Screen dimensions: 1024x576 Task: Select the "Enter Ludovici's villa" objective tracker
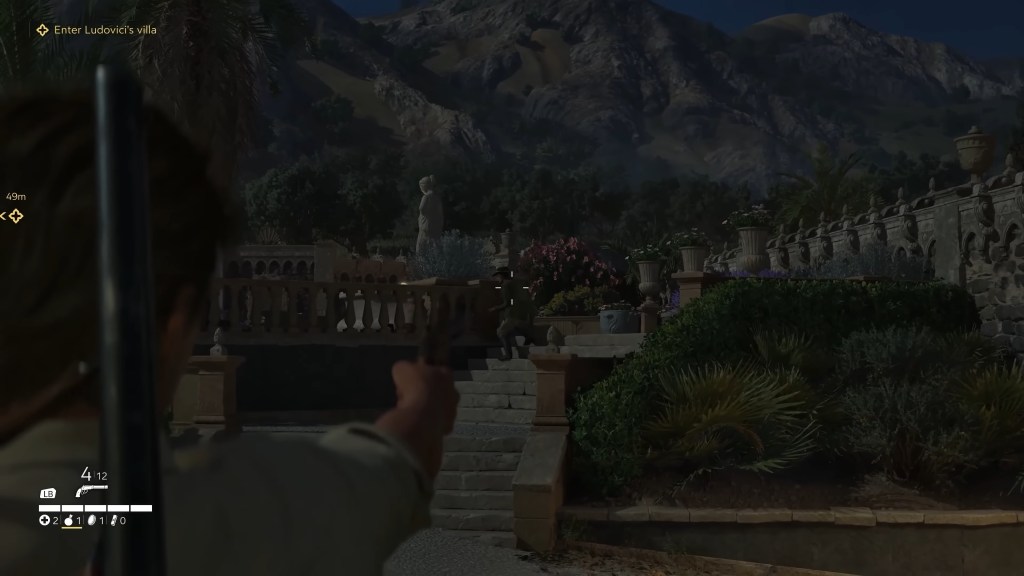point(97,30)
